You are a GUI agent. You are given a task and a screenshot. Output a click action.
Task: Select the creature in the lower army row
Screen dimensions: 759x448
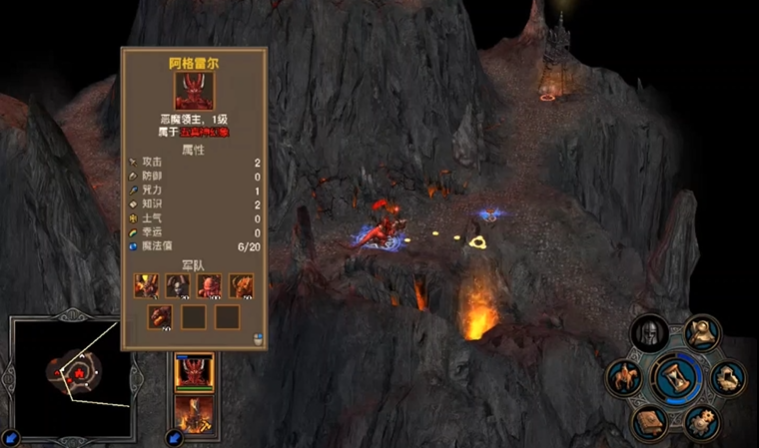[161, 317]
